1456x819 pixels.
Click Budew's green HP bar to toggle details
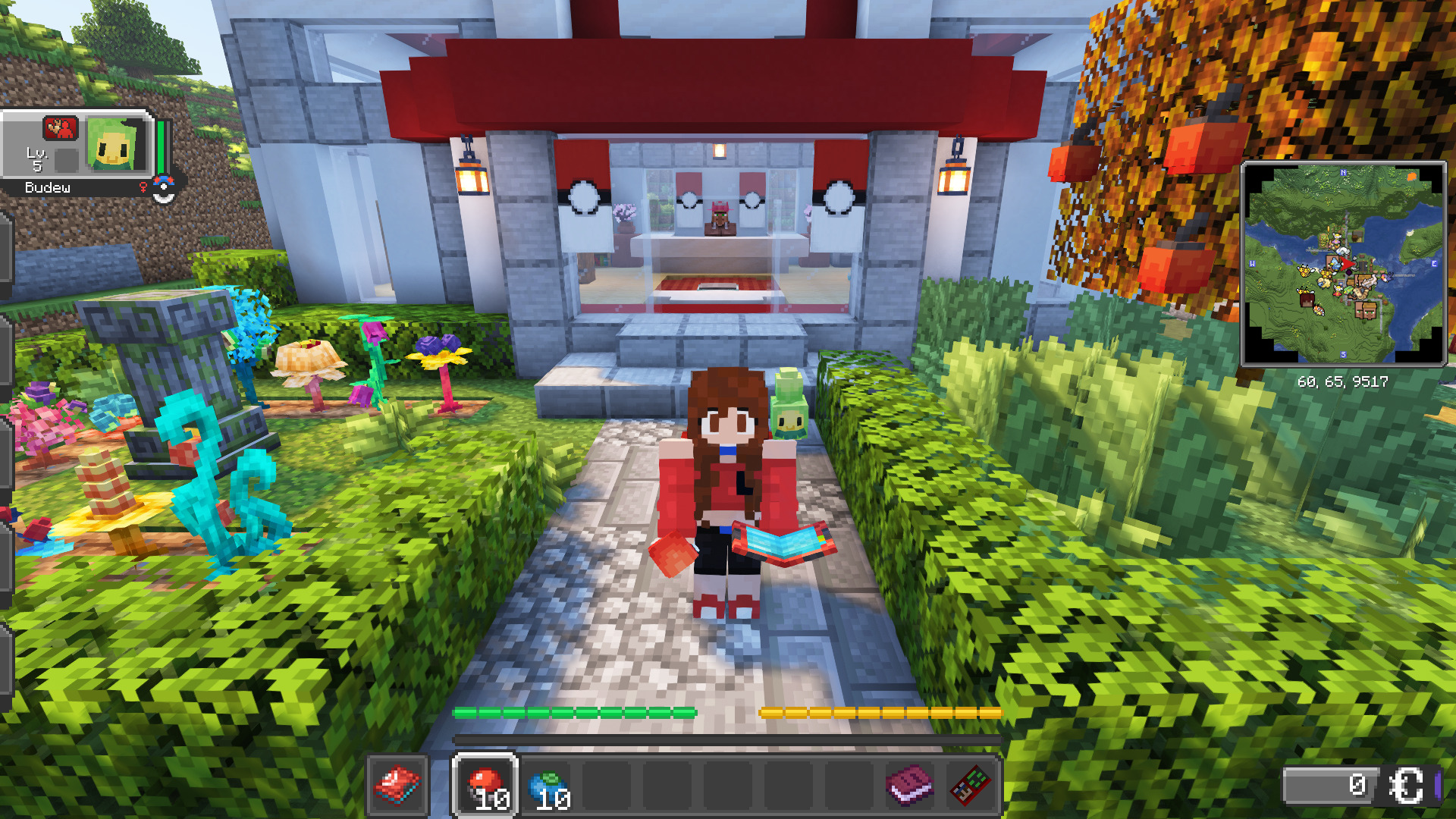pos(160,147)
